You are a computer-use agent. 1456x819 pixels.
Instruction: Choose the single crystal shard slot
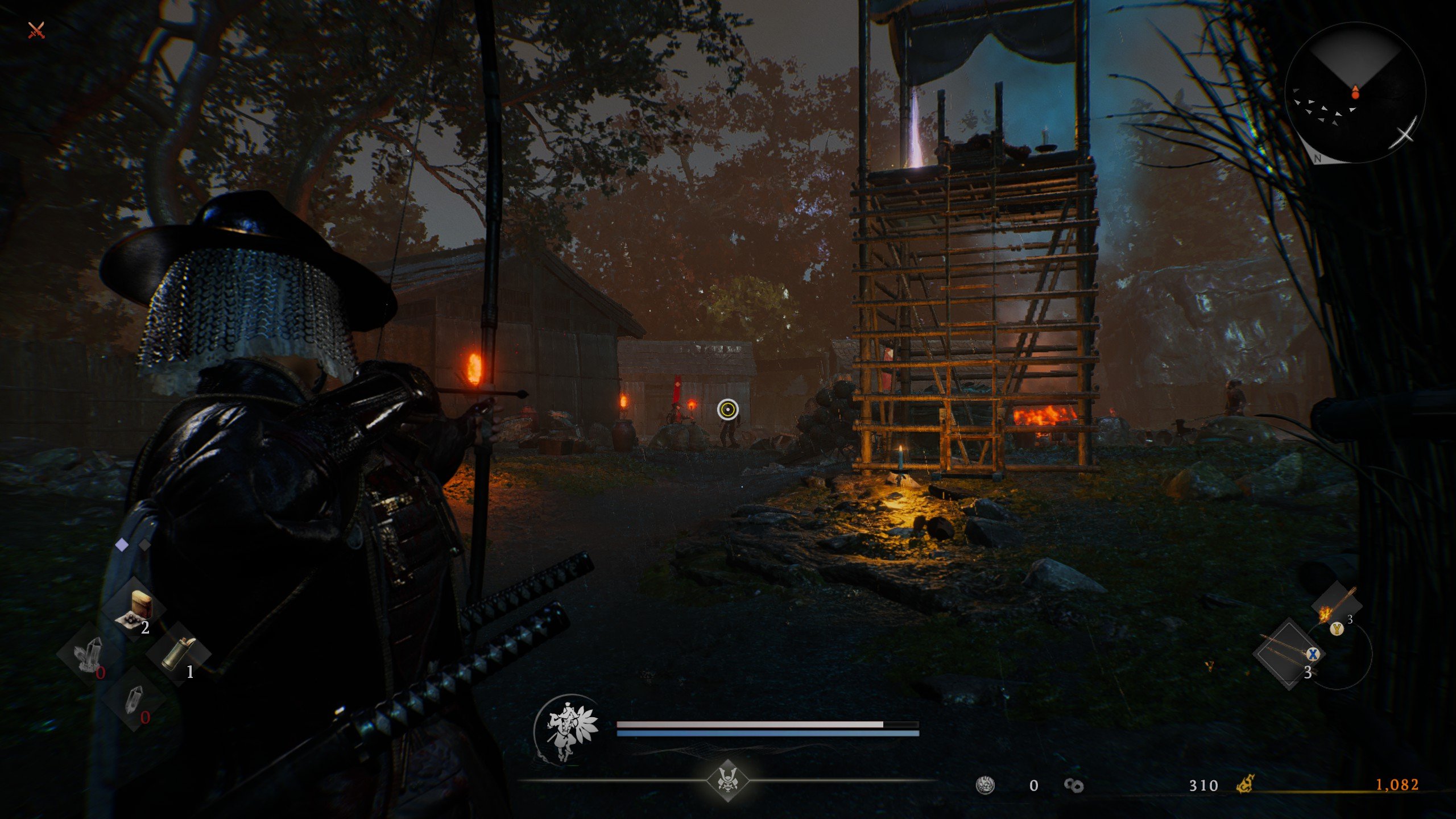(134, 700)
